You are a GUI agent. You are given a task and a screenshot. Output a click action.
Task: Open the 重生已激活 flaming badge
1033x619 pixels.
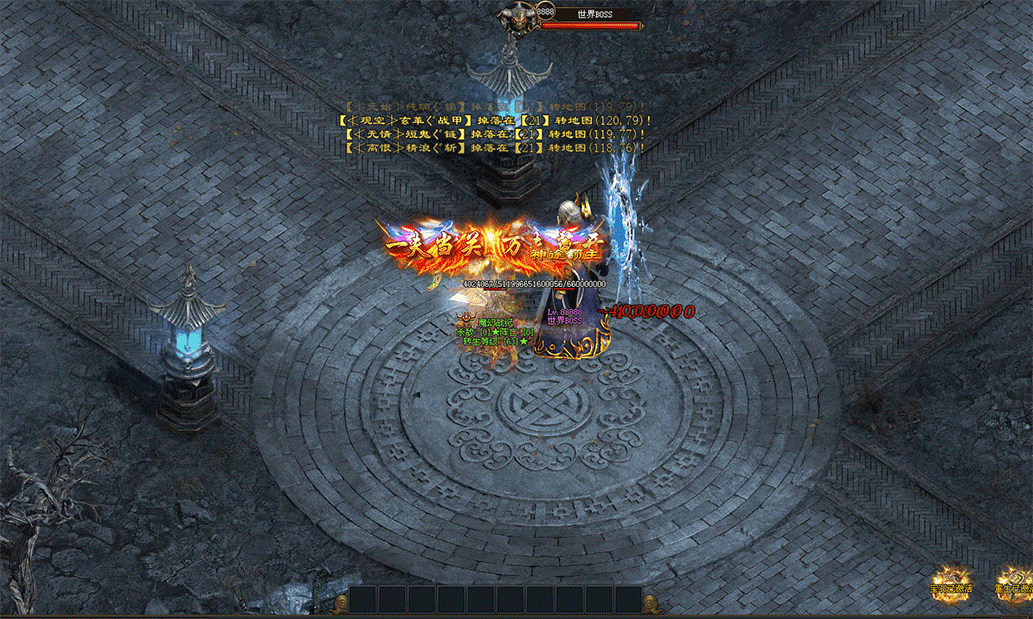(x=1015, y=586)
